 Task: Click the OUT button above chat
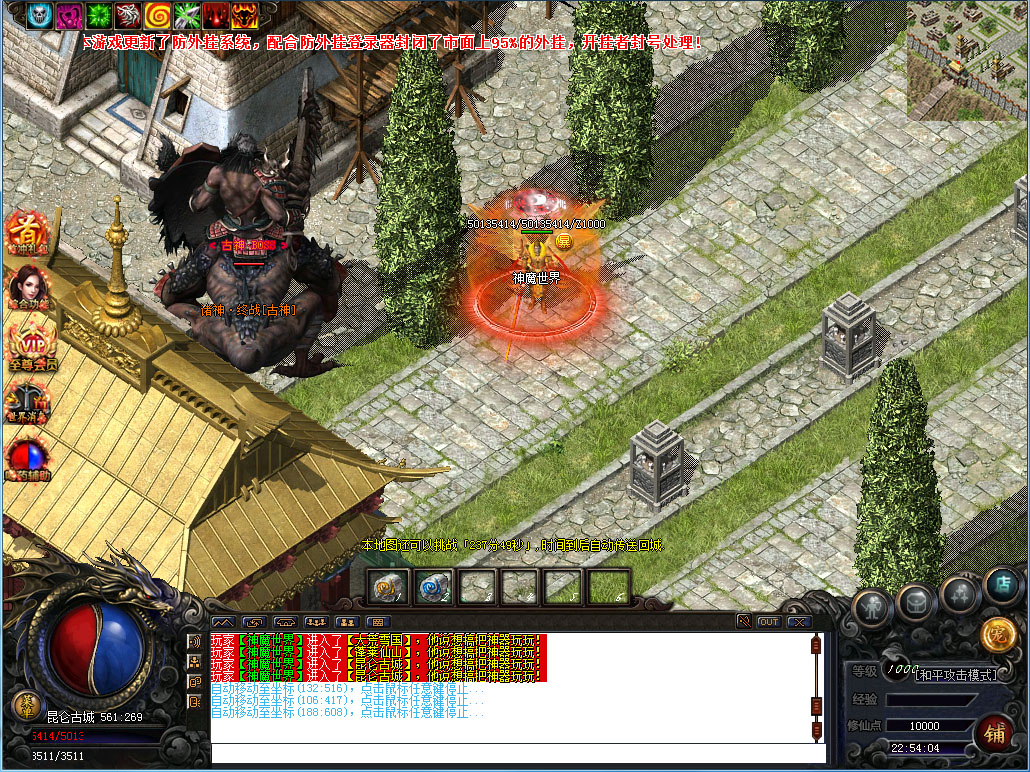point(768,622)
